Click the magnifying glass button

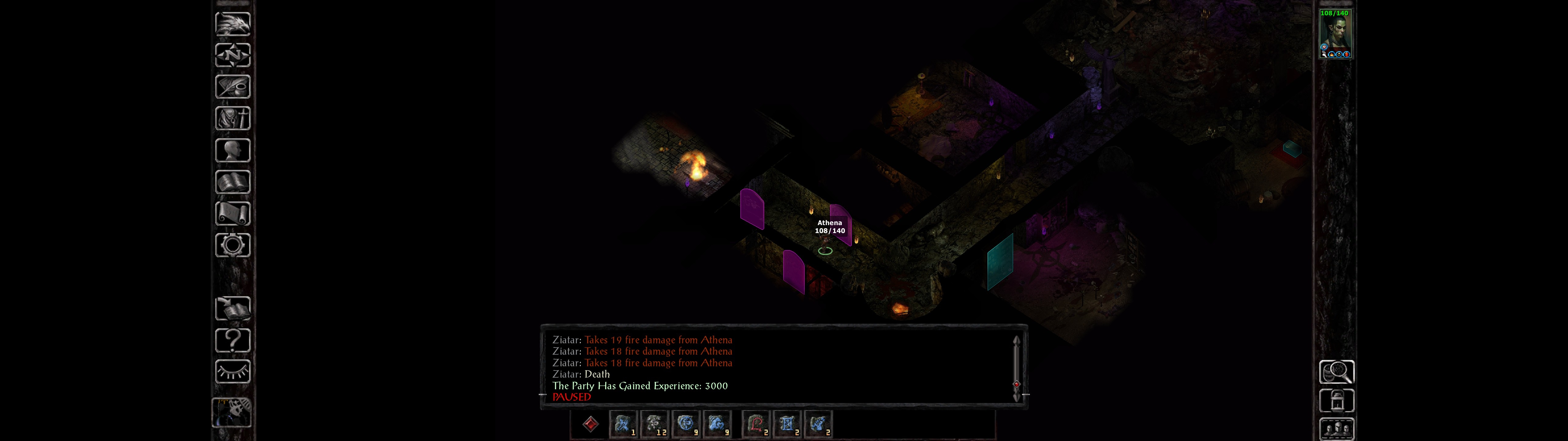coord(1336,371)
